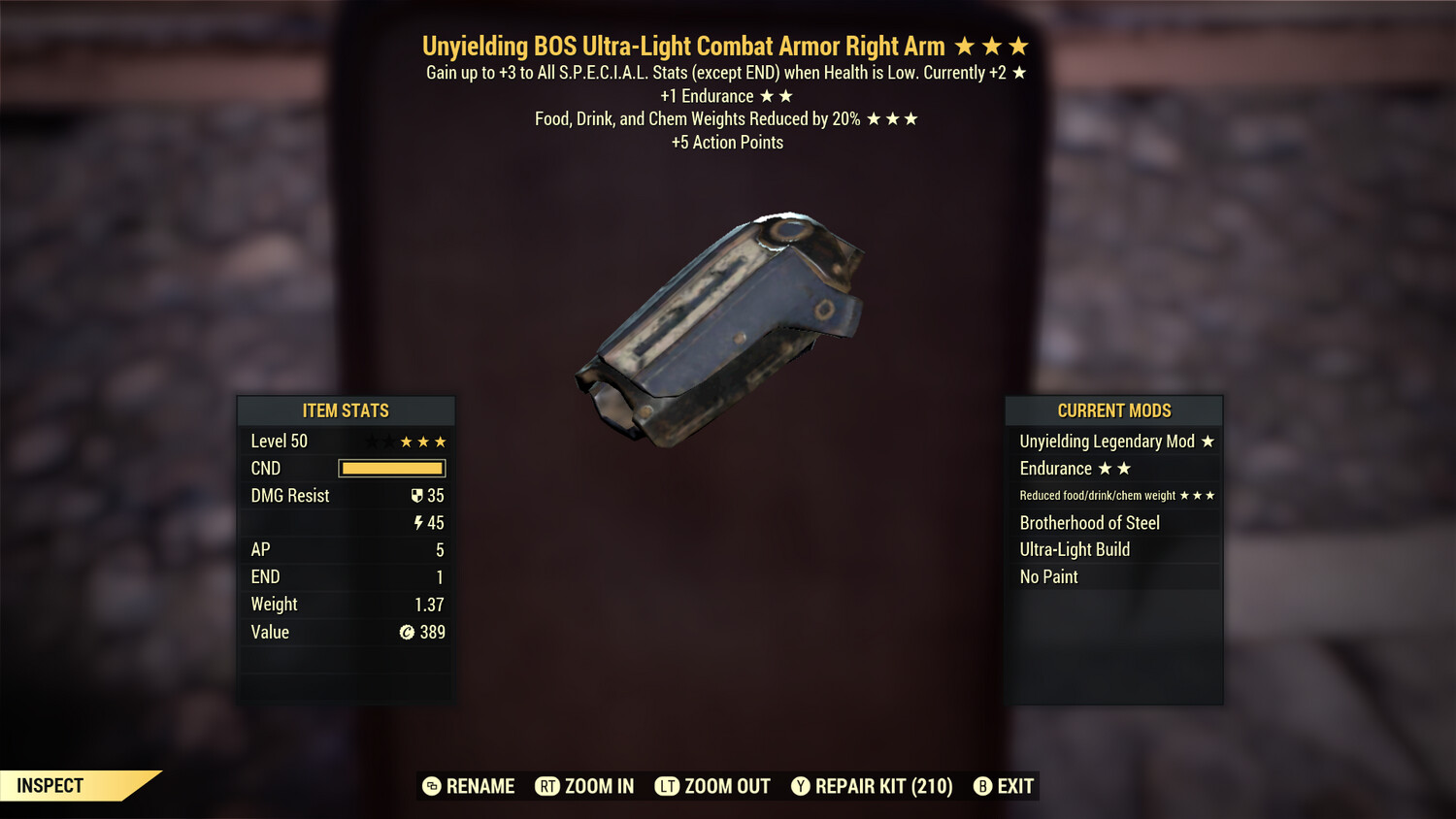Image resolution: width=1456 pixels, height=819 pixels.
Task: Expand the CURRENT MODS panel header
Action: coord(1113,410)
